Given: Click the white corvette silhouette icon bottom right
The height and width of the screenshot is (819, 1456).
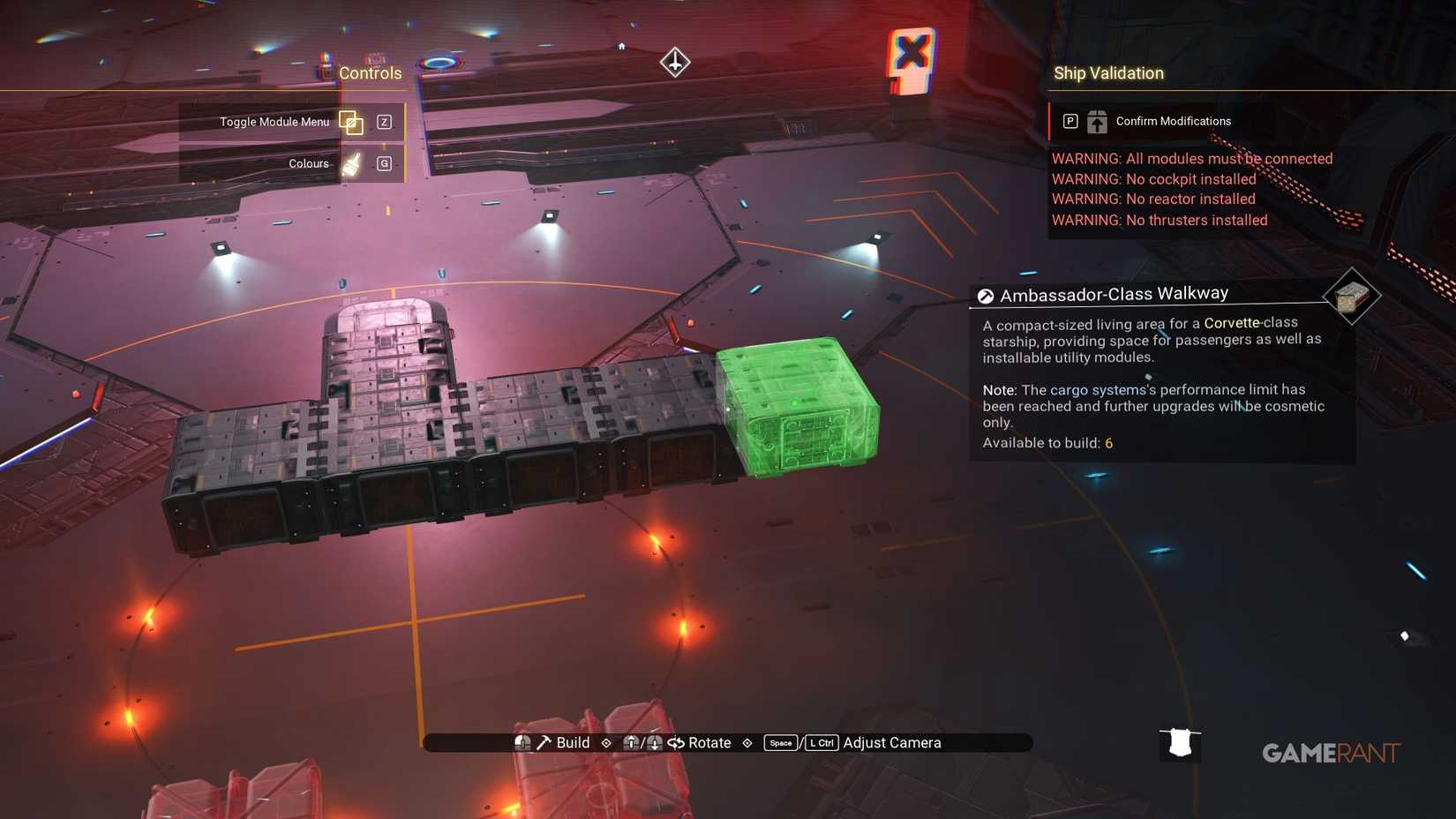Looking at the screenshot, I should click(1180, 744).
